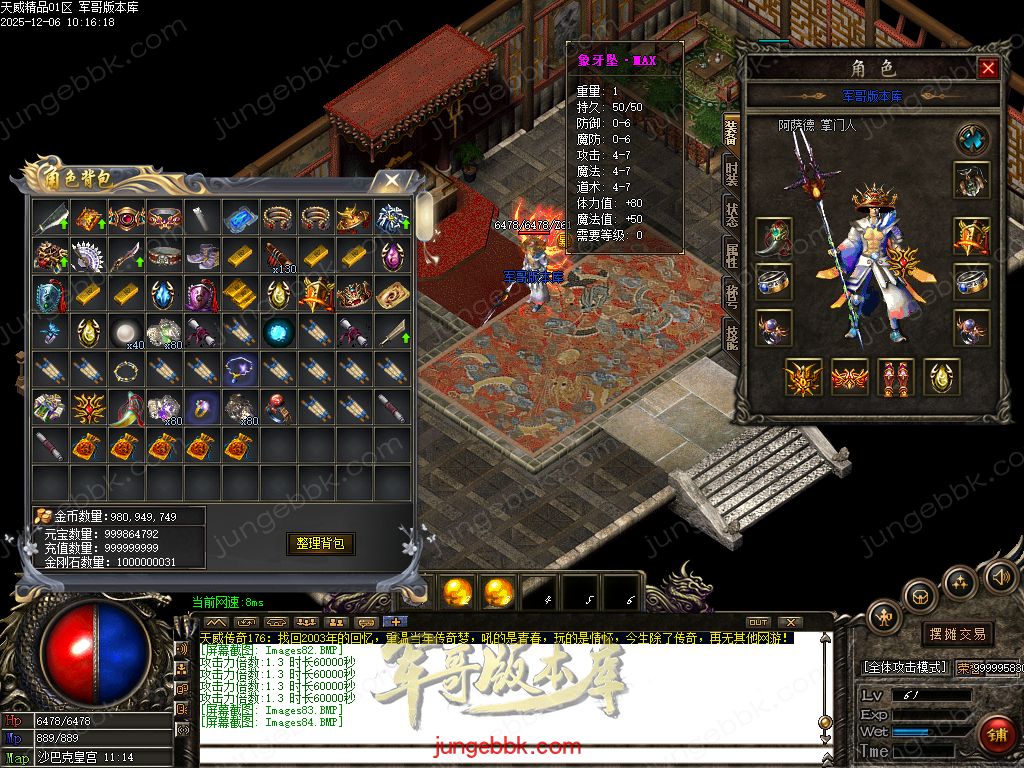Image resolution: width=1024 pixels, height=768 pixels.
Task: Click the equipped red boots slot
Action: (x=896, y=377)
